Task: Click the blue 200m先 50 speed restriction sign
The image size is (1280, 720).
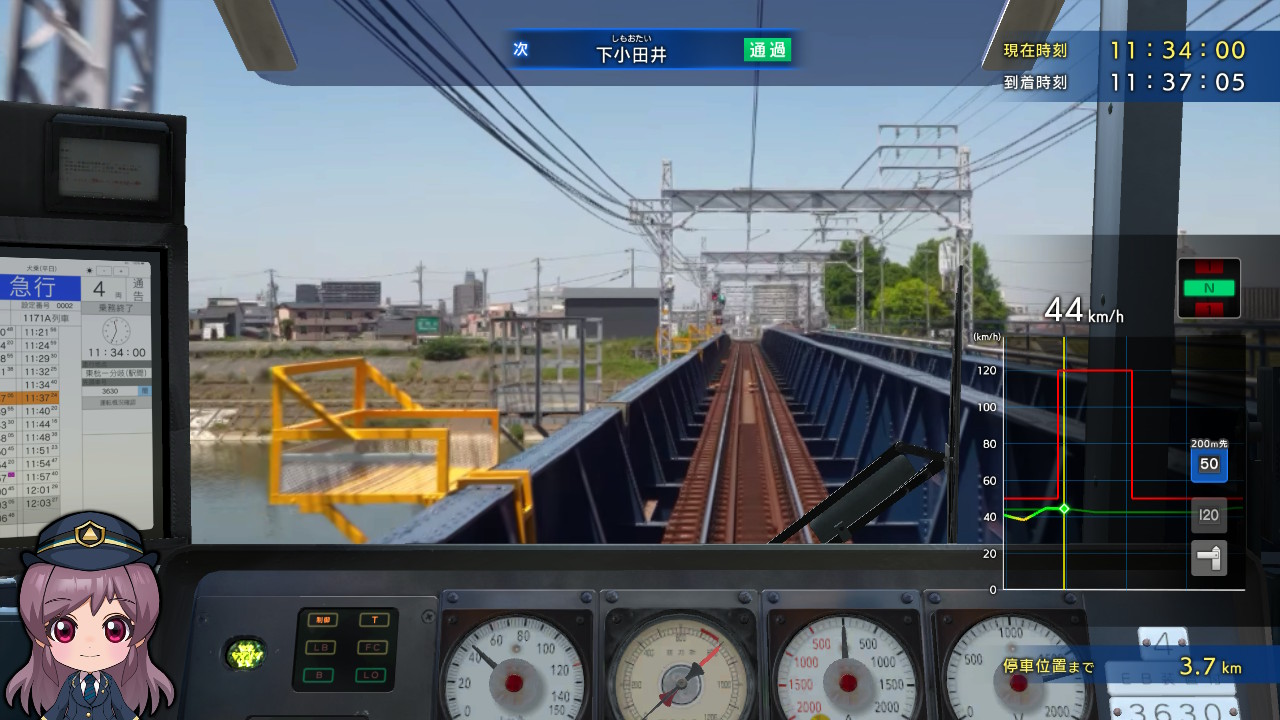Action: [x=1209, y=464]
